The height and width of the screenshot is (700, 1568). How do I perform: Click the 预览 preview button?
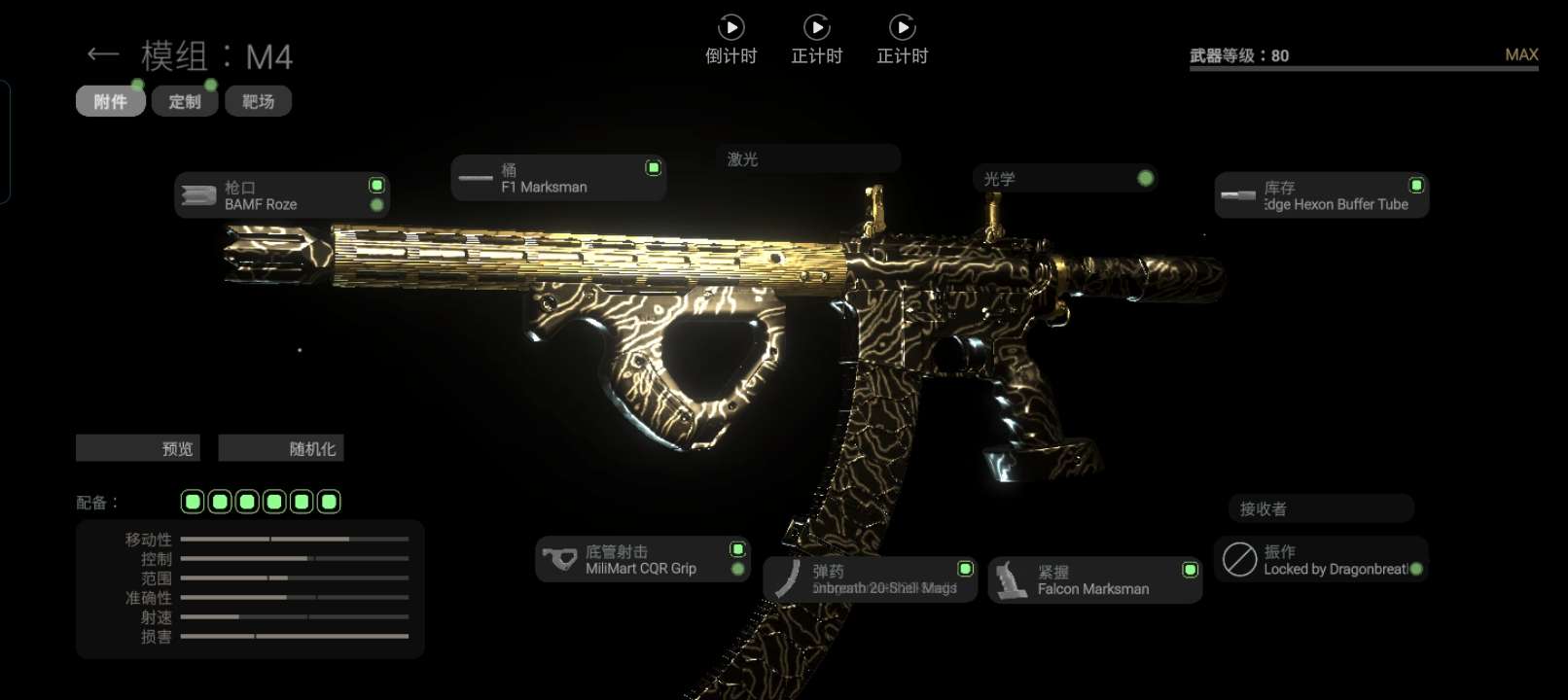[138, 448]
